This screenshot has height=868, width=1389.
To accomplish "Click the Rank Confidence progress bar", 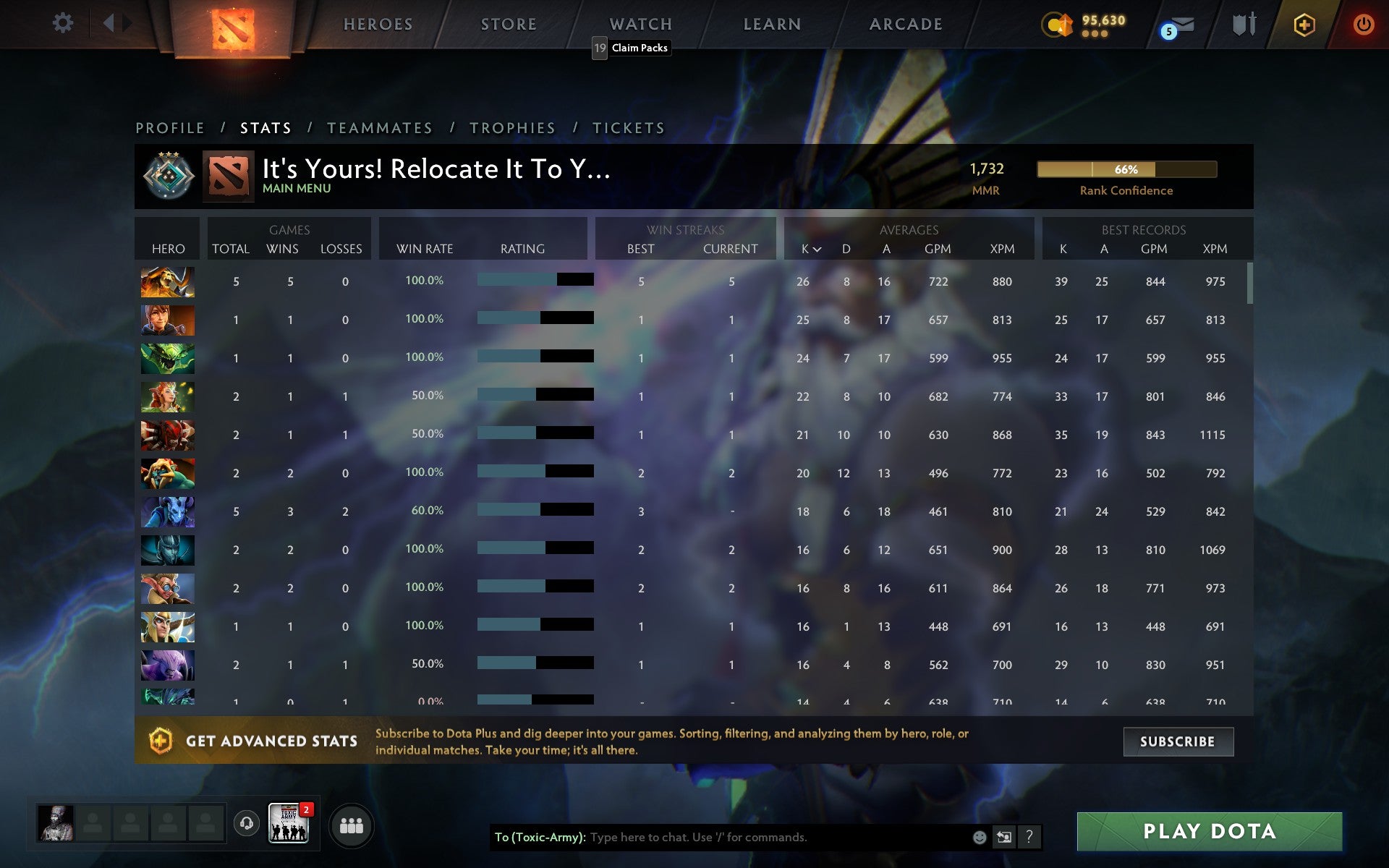I will (x=1126, y=170).
